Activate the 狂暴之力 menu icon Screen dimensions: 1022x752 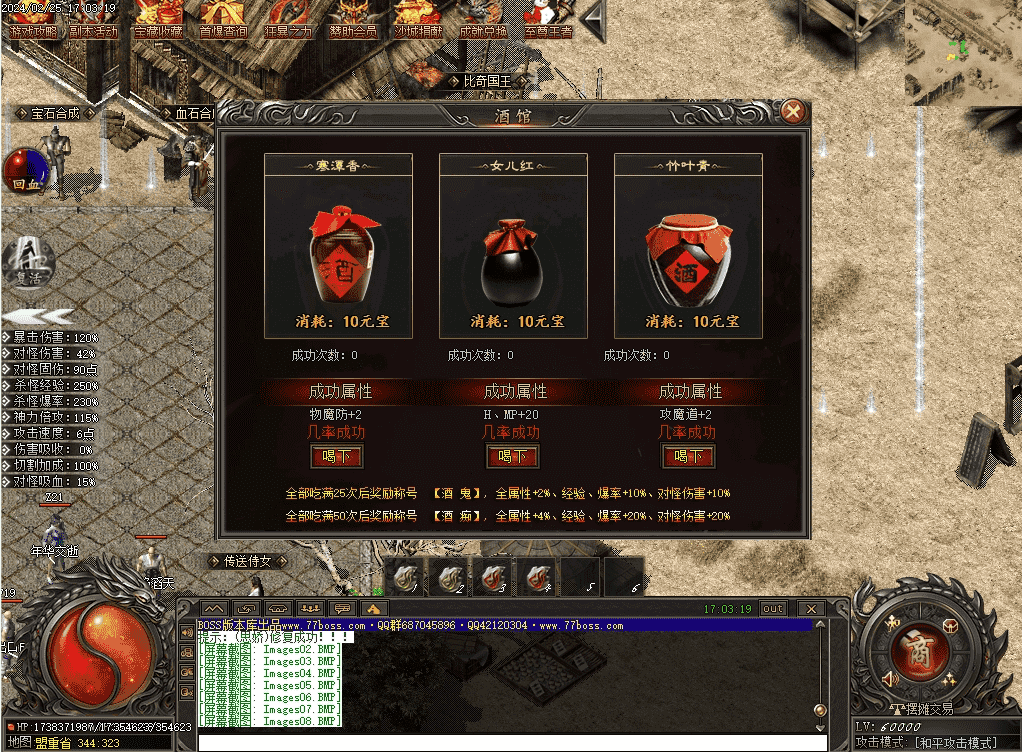click(288, 18)
